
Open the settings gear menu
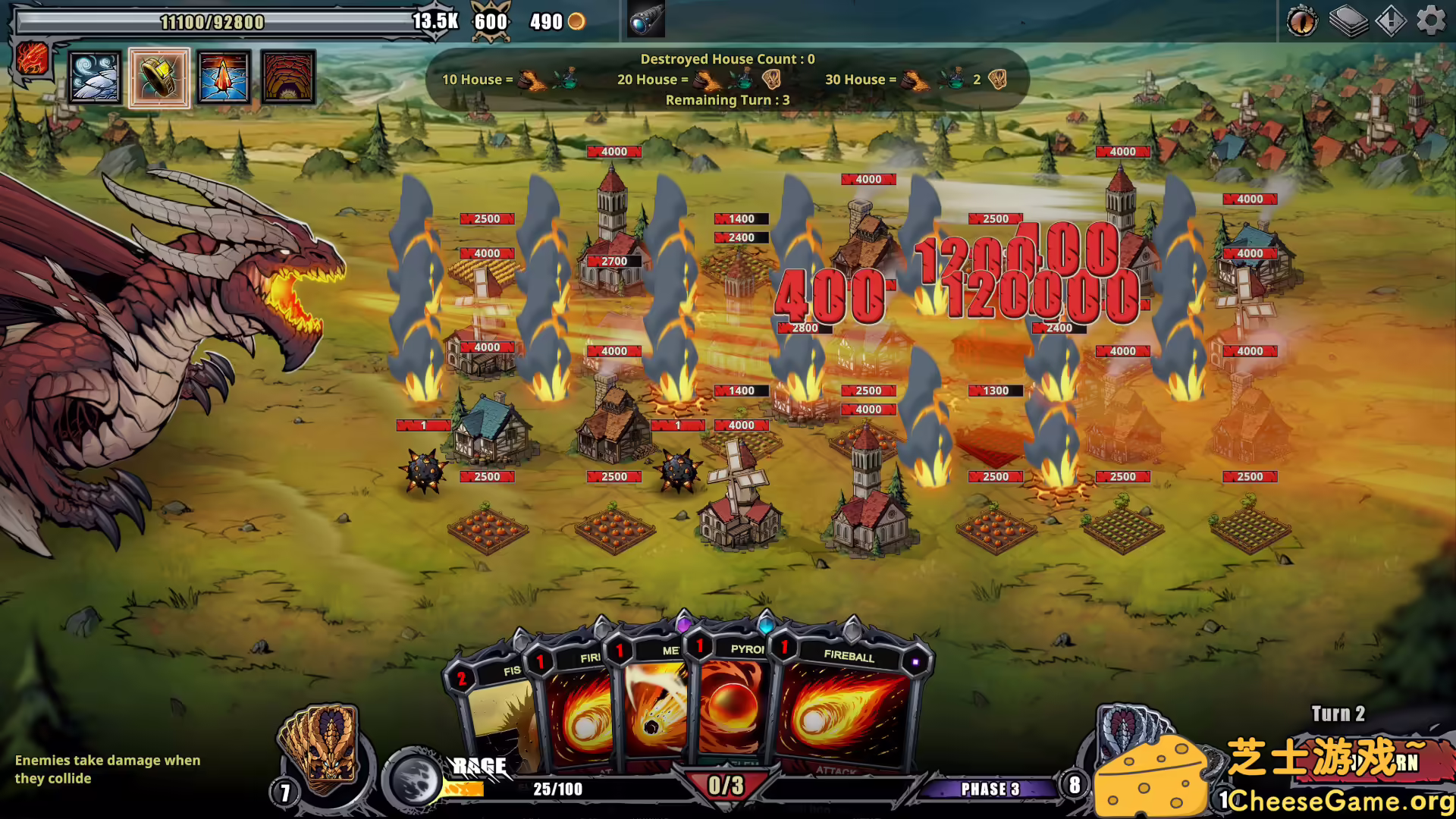click(x=1431, y=20)
